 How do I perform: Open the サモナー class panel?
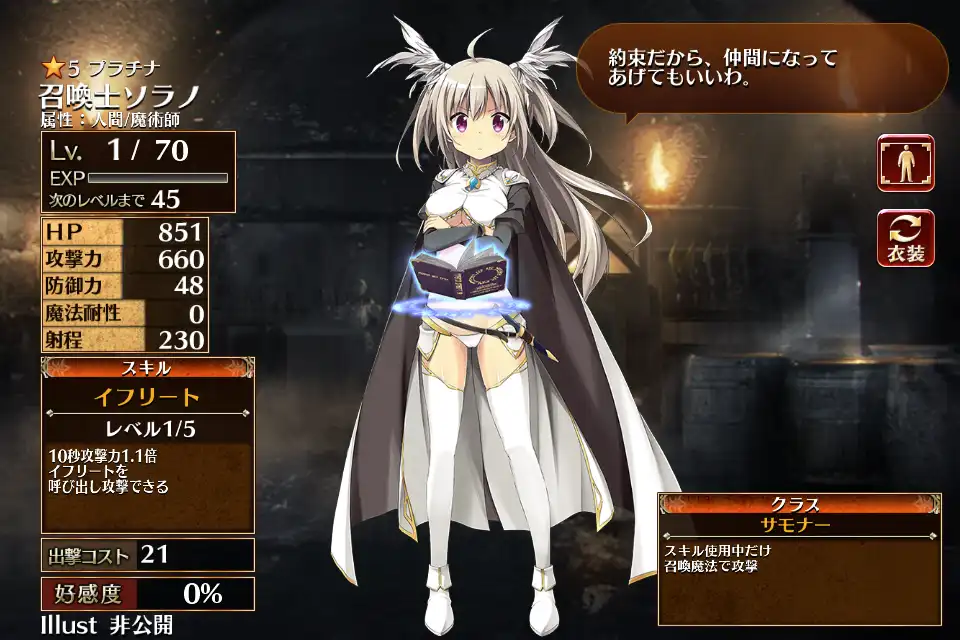[x=798, y=524]
